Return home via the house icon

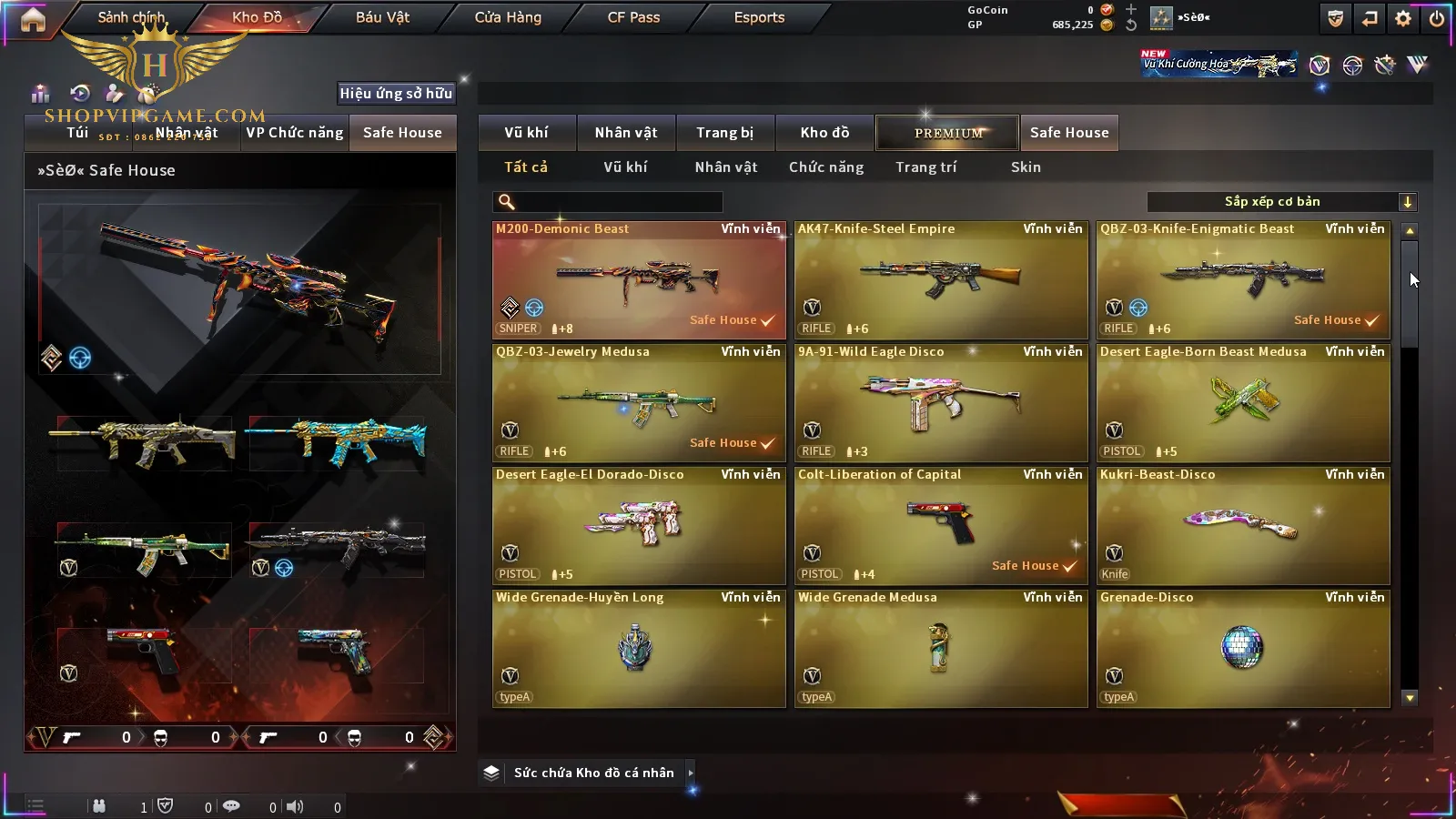coord(33,19)
